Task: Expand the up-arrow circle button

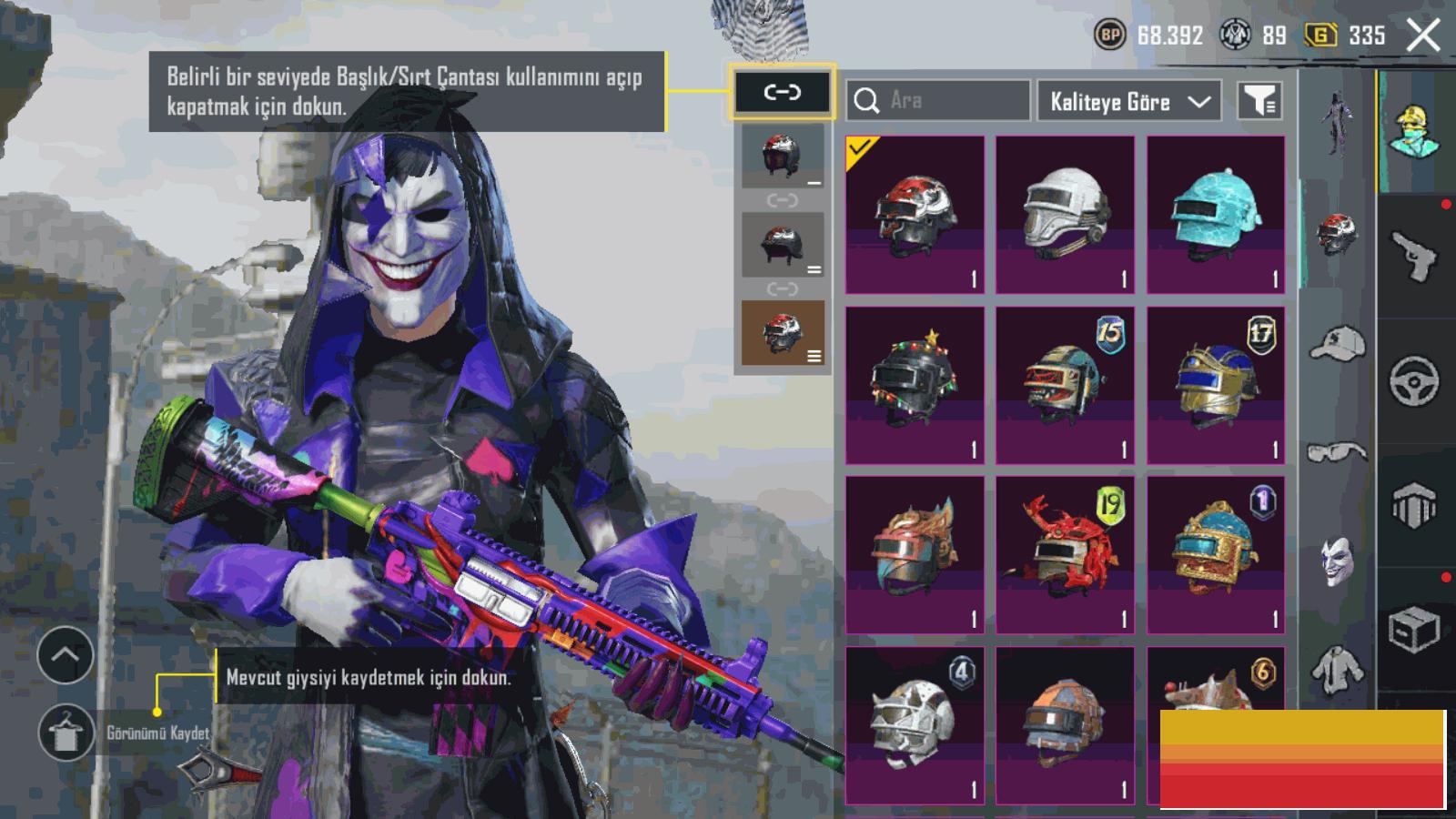Action: click(66, 655)
